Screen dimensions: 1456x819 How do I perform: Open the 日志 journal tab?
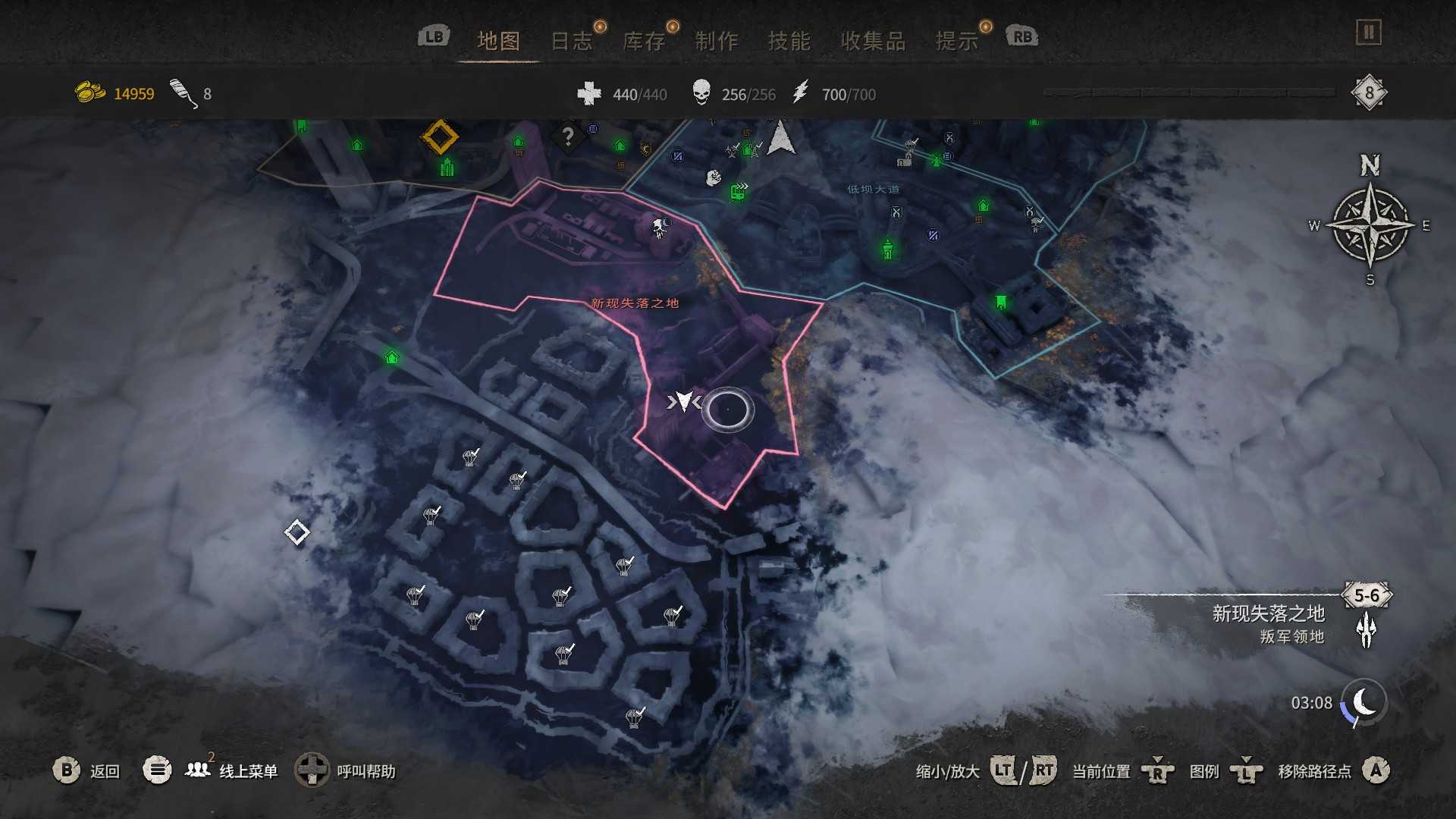click(571, 40)
